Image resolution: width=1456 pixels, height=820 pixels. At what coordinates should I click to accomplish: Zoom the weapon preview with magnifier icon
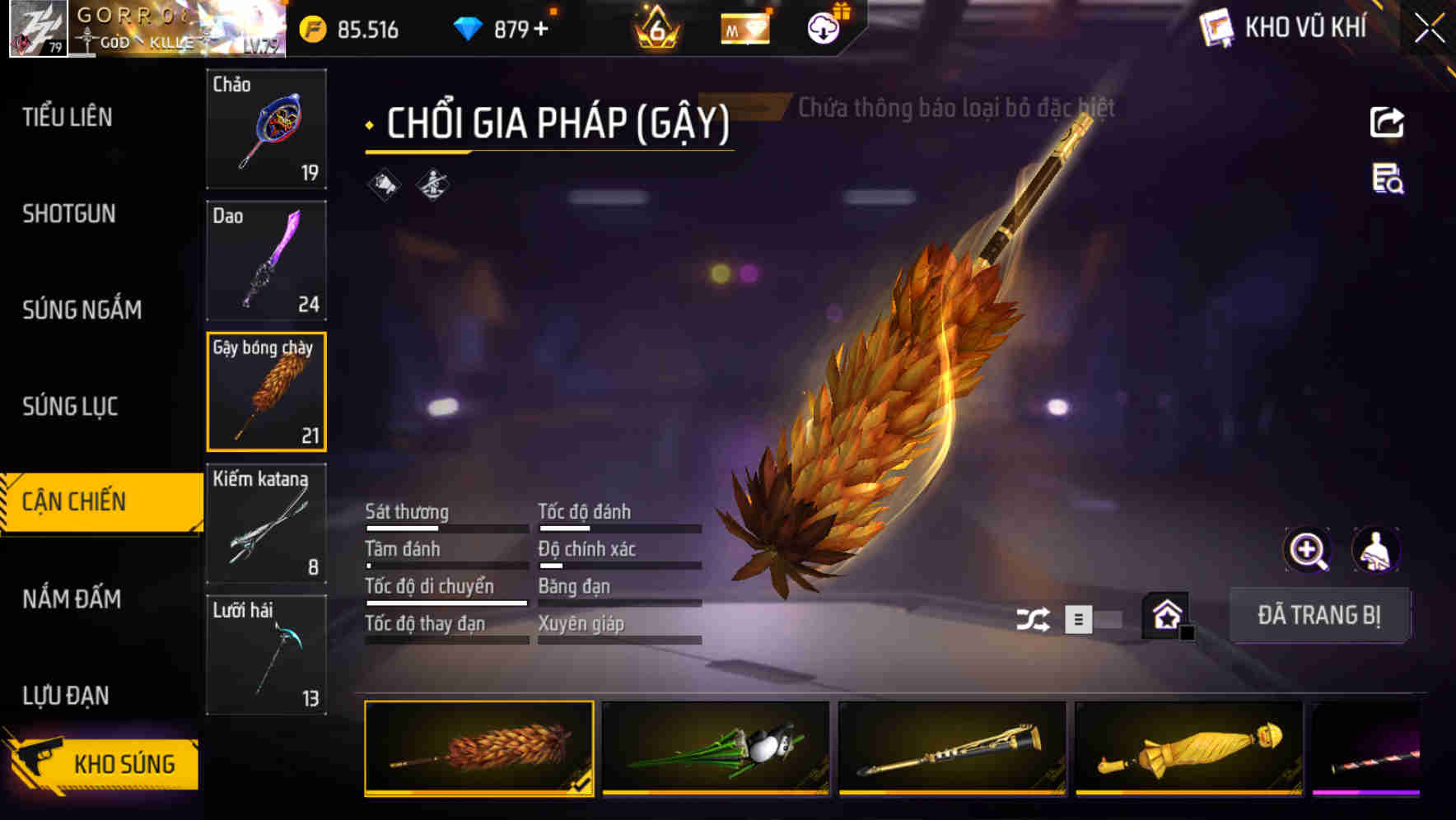[x=1307, y=550]
